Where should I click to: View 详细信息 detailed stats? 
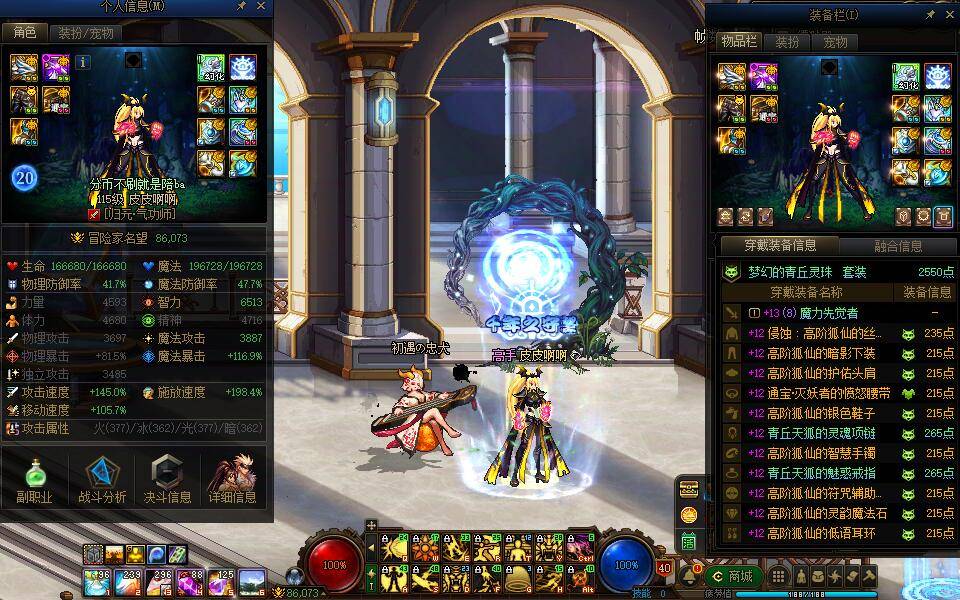[x=233, y=480]
